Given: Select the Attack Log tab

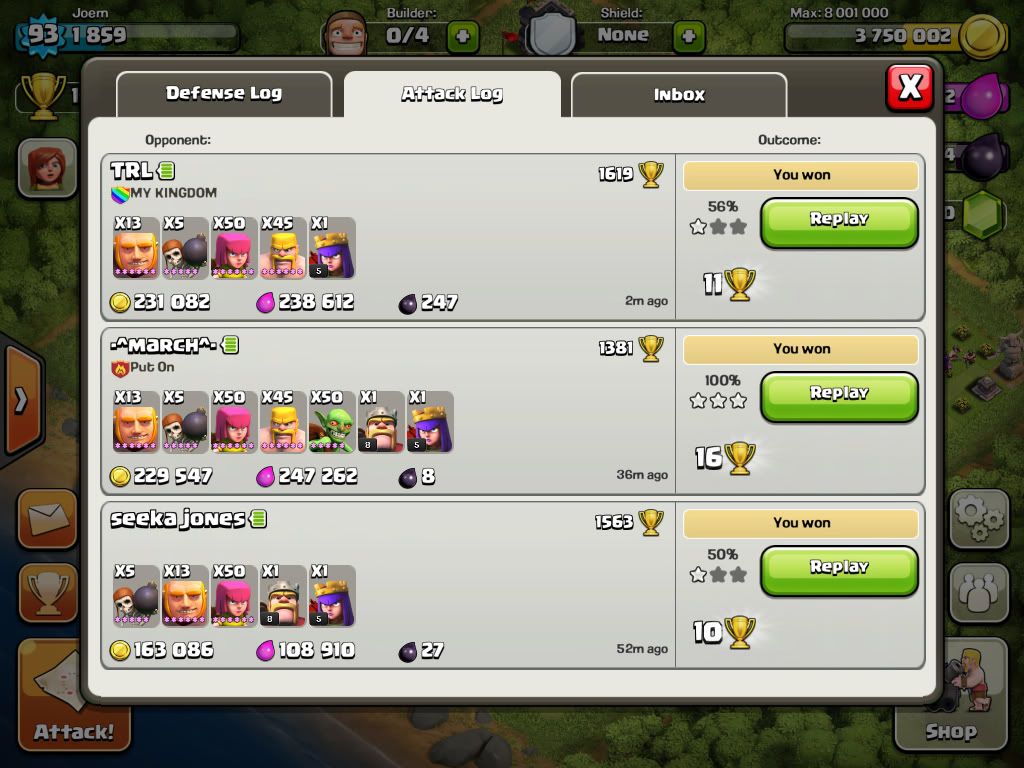Looking at the screenshot, I should click(452, 95).
